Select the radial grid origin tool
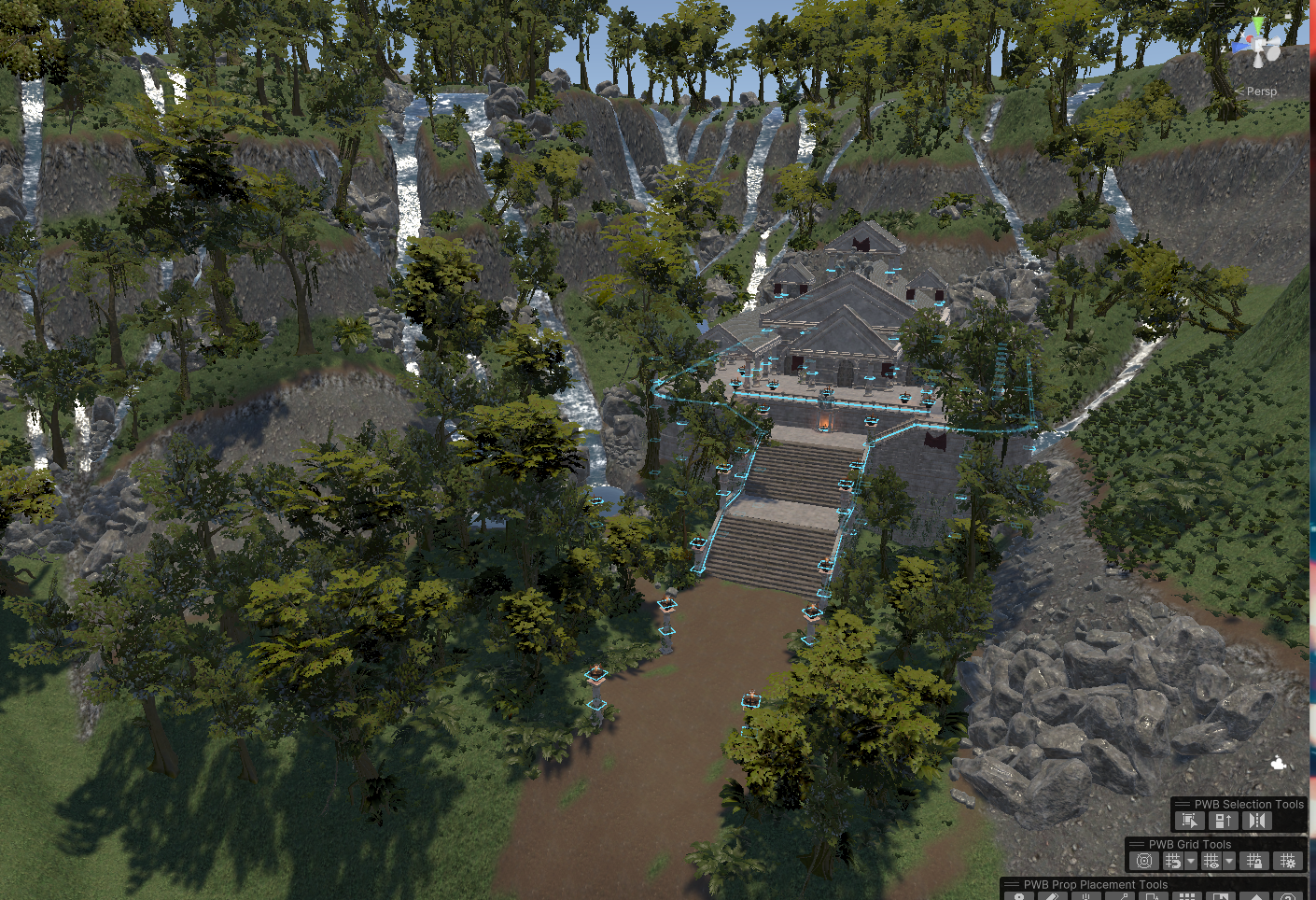Image resolution: width=1316 pixels, height=900 pixels. pyautogui.click(x=1144, y=861)
